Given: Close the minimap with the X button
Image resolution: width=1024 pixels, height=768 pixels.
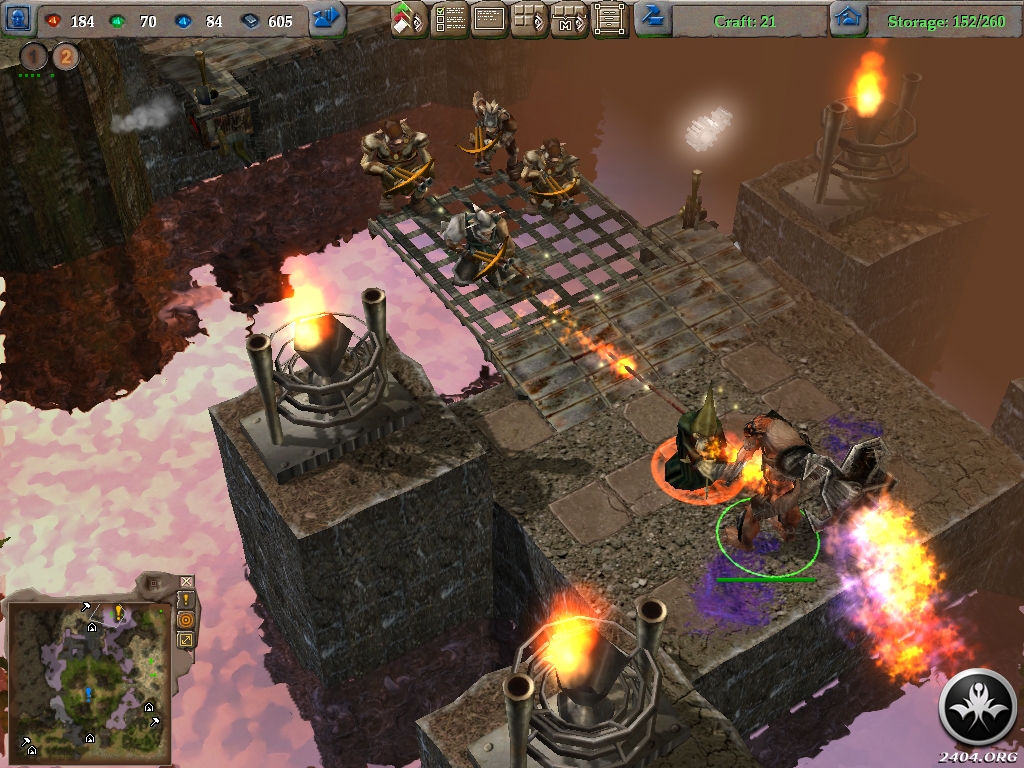Looking at the screenshot, I should [x=186, y=581].
